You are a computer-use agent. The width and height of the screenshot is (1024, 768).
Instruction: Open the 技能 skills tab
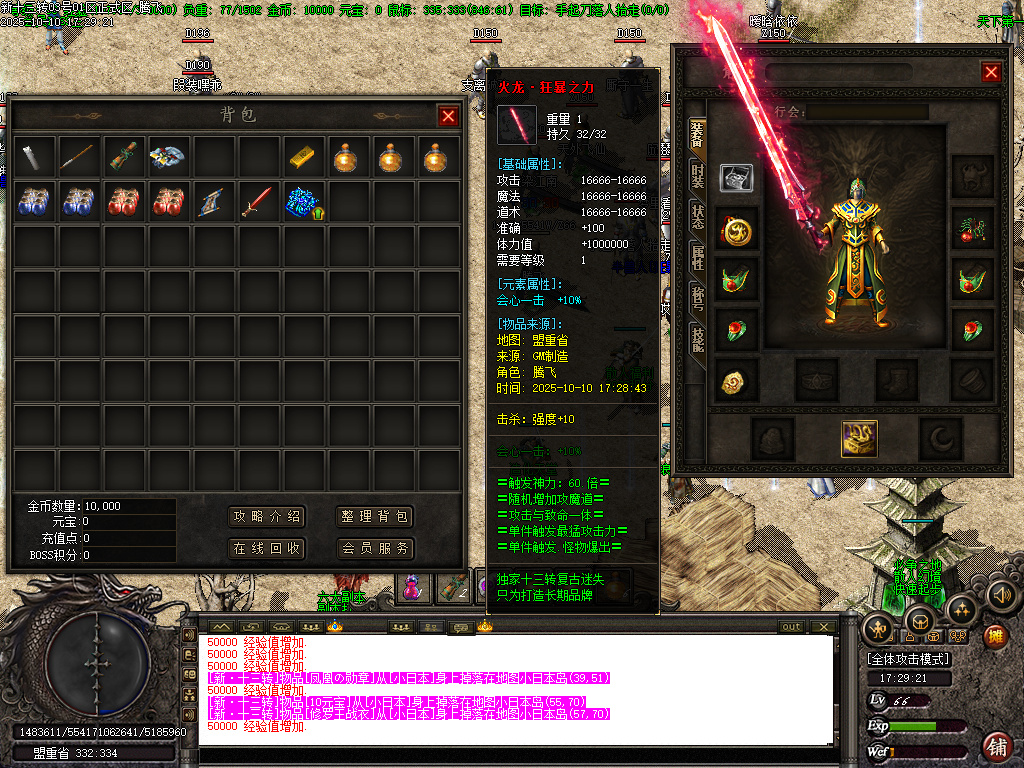[697, 338]
